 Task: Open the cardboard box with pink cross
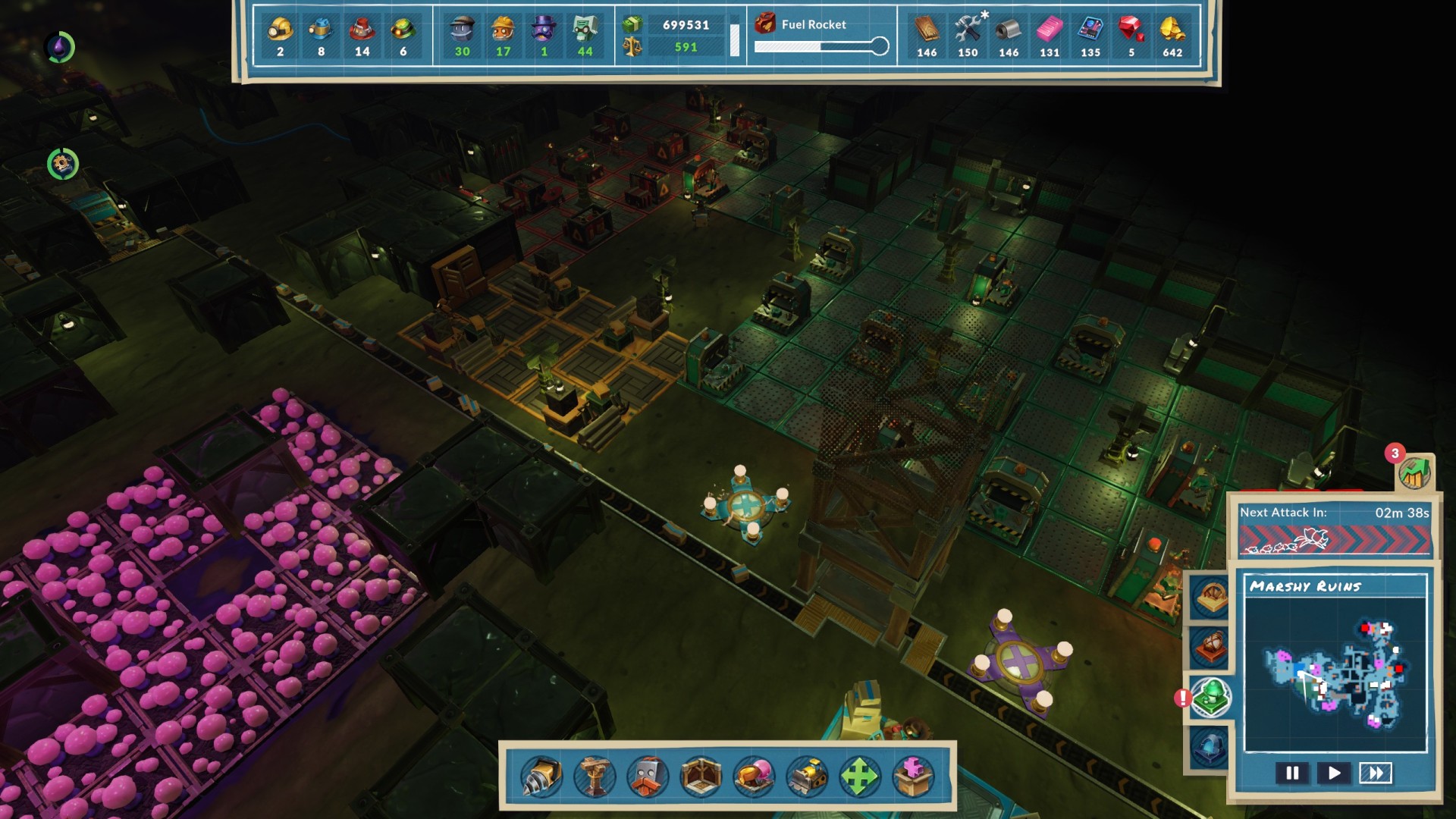click(x=913, y=777)
